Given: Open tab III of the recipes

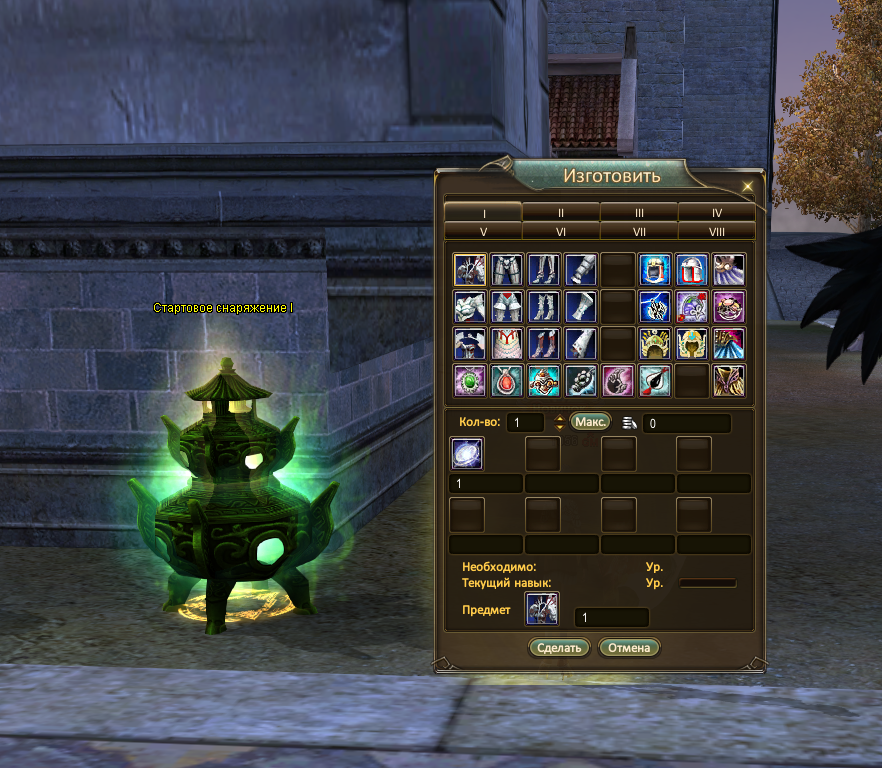Looking at the screenshot, I should 638,212.
